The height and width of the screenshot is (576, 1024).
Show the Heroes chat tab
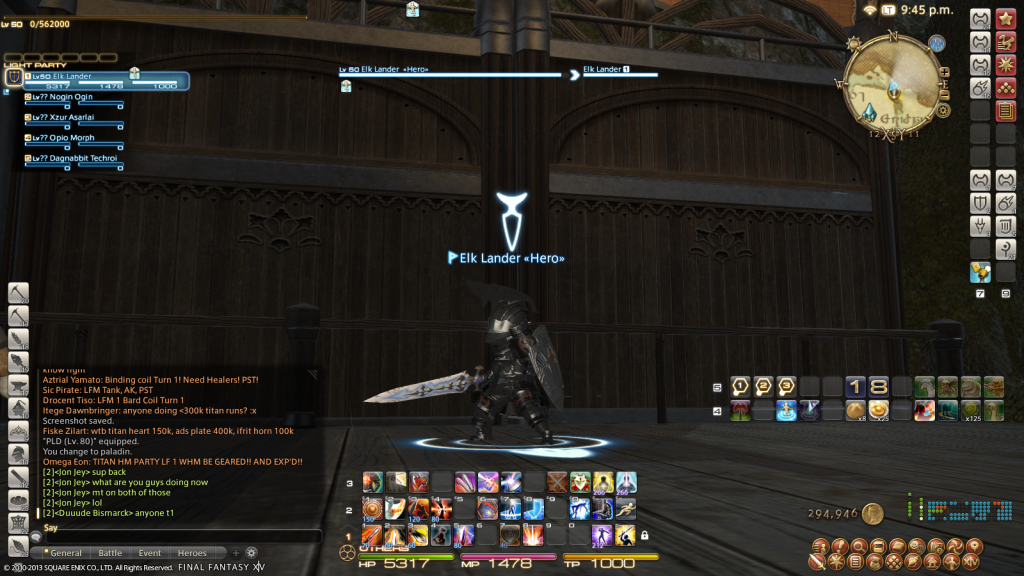(192, 553)
